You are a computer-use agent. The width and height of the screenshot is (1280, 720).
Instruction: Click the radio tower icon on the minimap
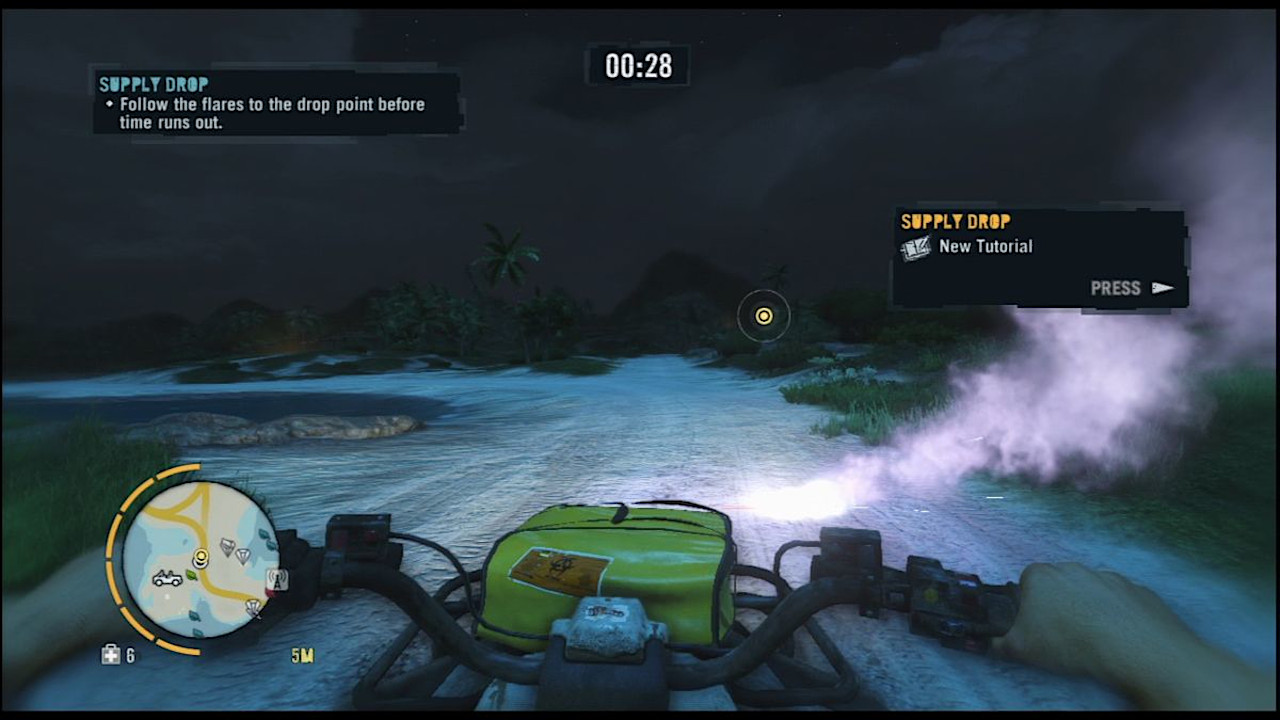pos(278,580)
